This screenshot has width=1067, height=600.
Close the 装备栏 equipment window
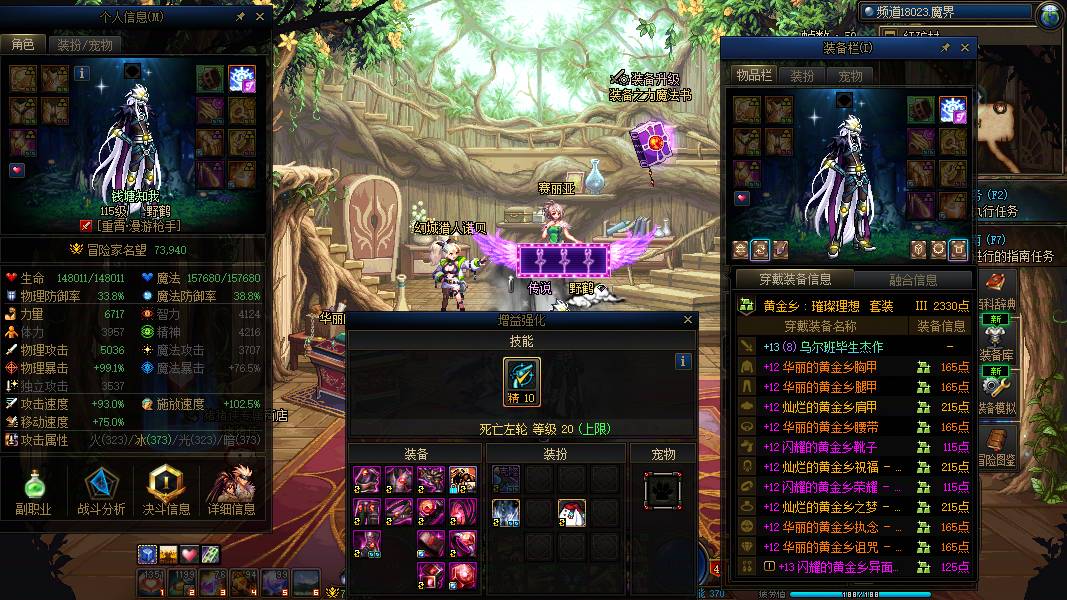[x=965, y=48]
